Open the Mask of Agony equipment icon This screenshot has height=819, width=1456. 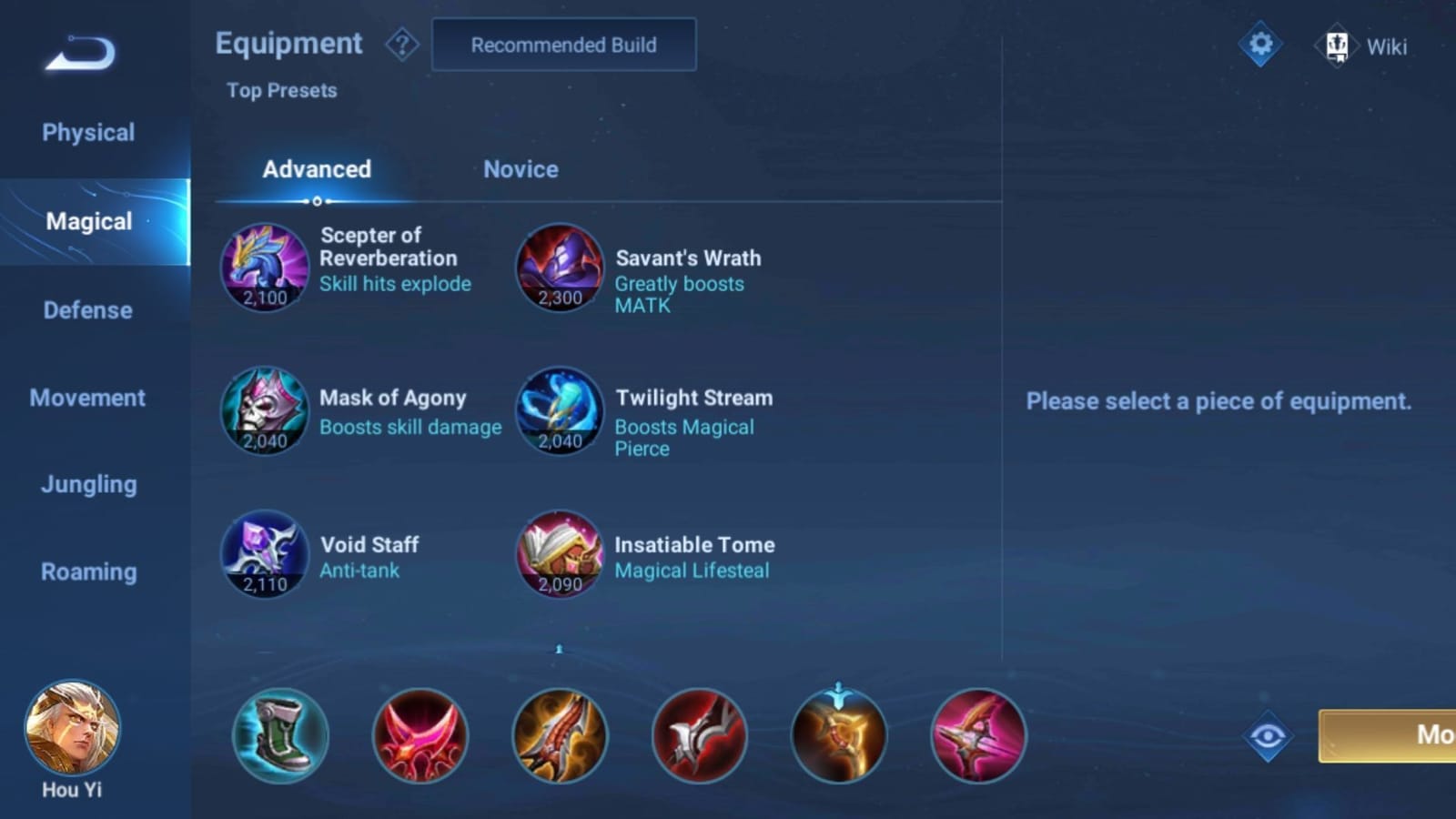264,412
